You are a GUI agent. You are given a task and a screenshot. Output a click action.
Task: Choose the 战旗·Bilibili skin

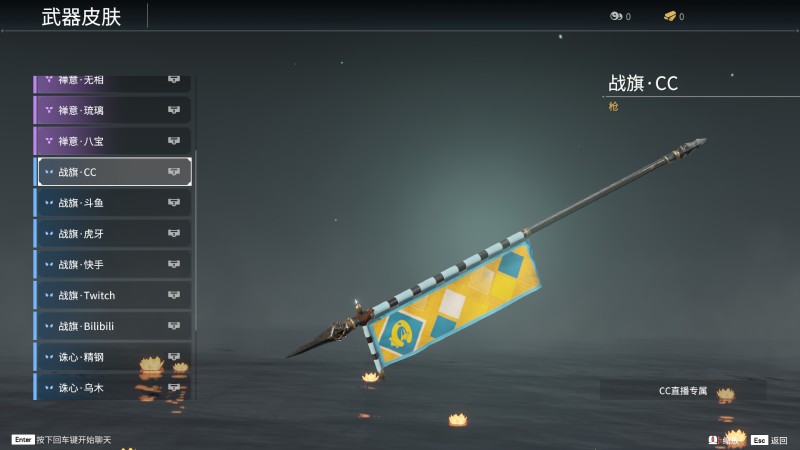pyautogui.click(x=112, y=327)
